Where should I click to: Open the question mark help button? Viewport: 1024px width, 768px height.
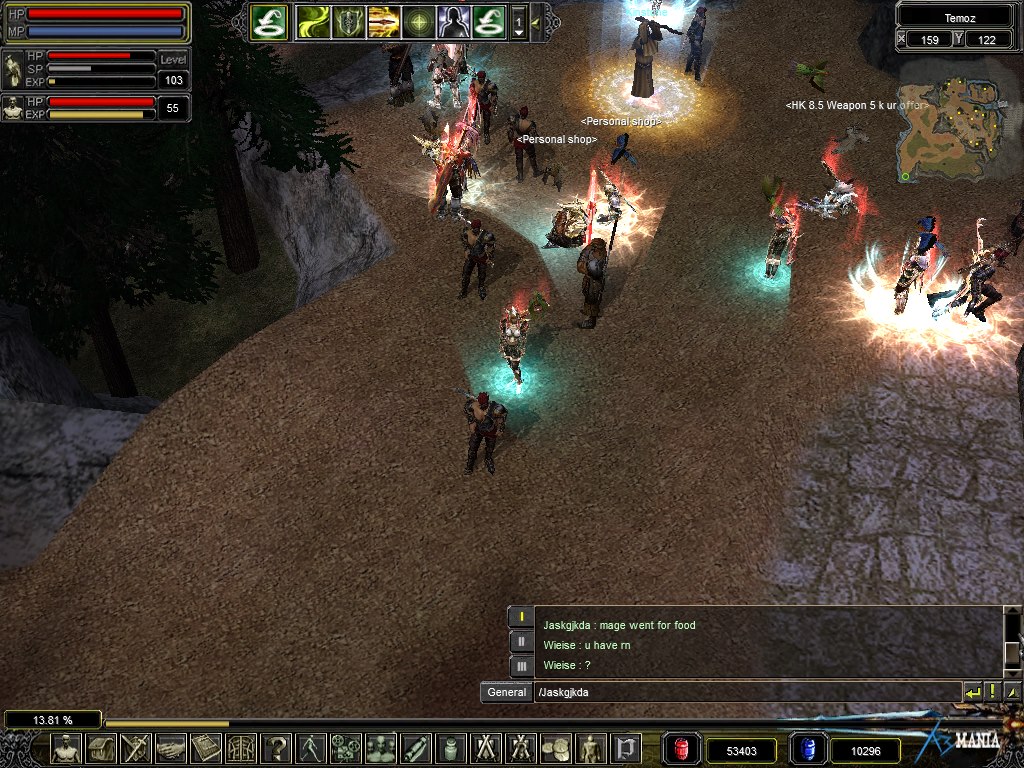coord(275,748)
